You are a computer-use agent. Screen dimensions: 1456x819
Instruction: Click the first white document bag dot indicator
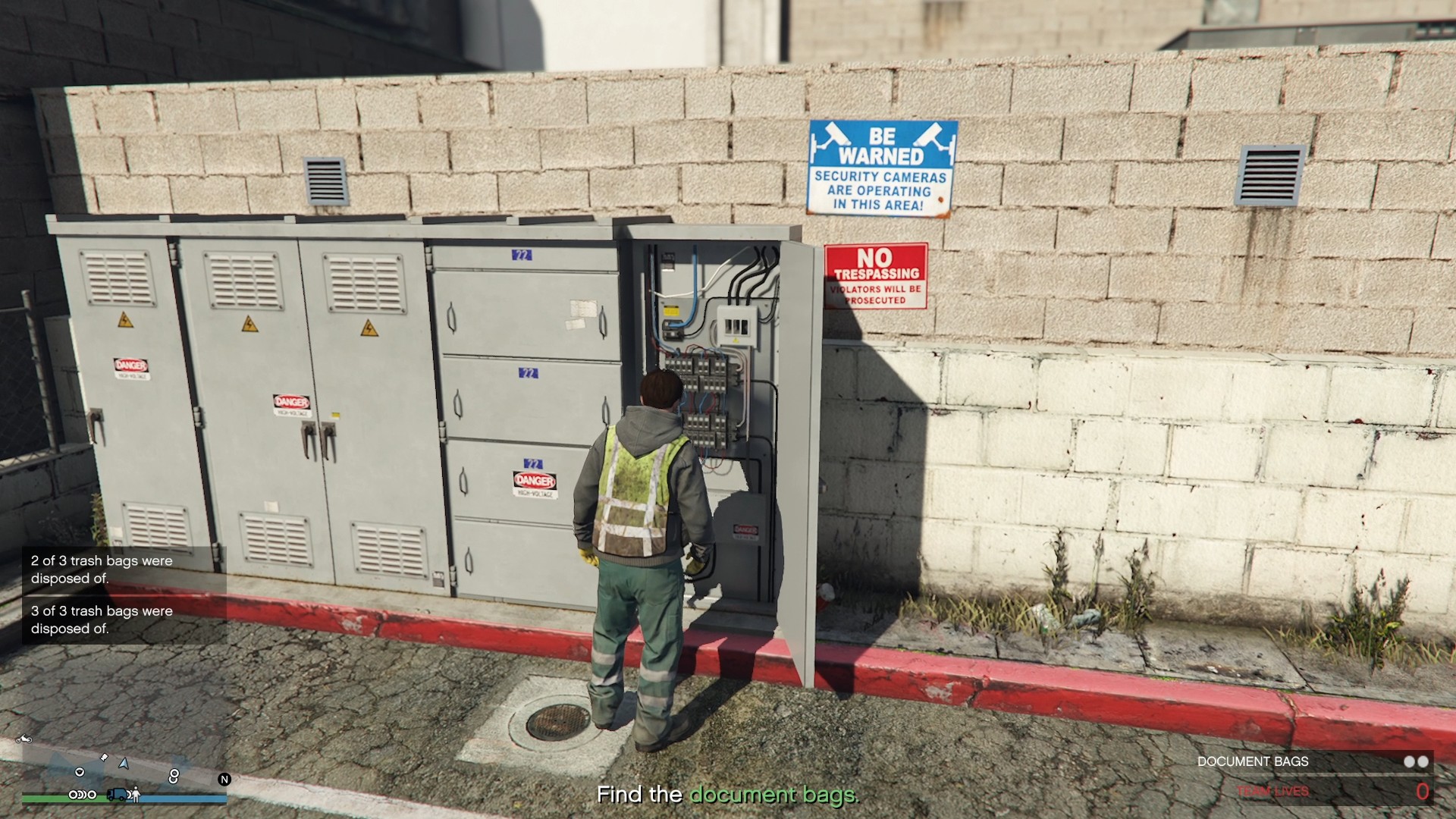tap(1408, 761)
